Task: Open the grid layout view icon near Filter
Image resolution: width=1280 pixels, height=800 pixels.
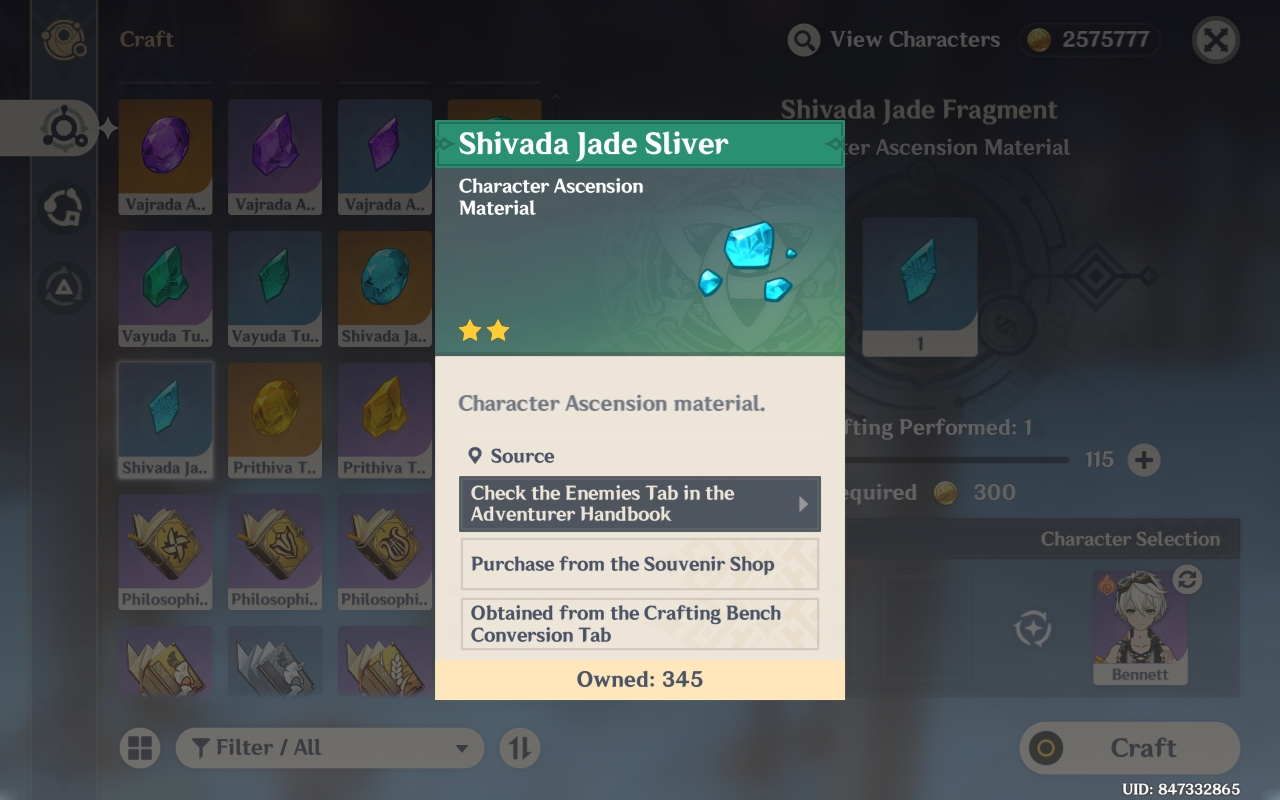Action: (142, 747)
